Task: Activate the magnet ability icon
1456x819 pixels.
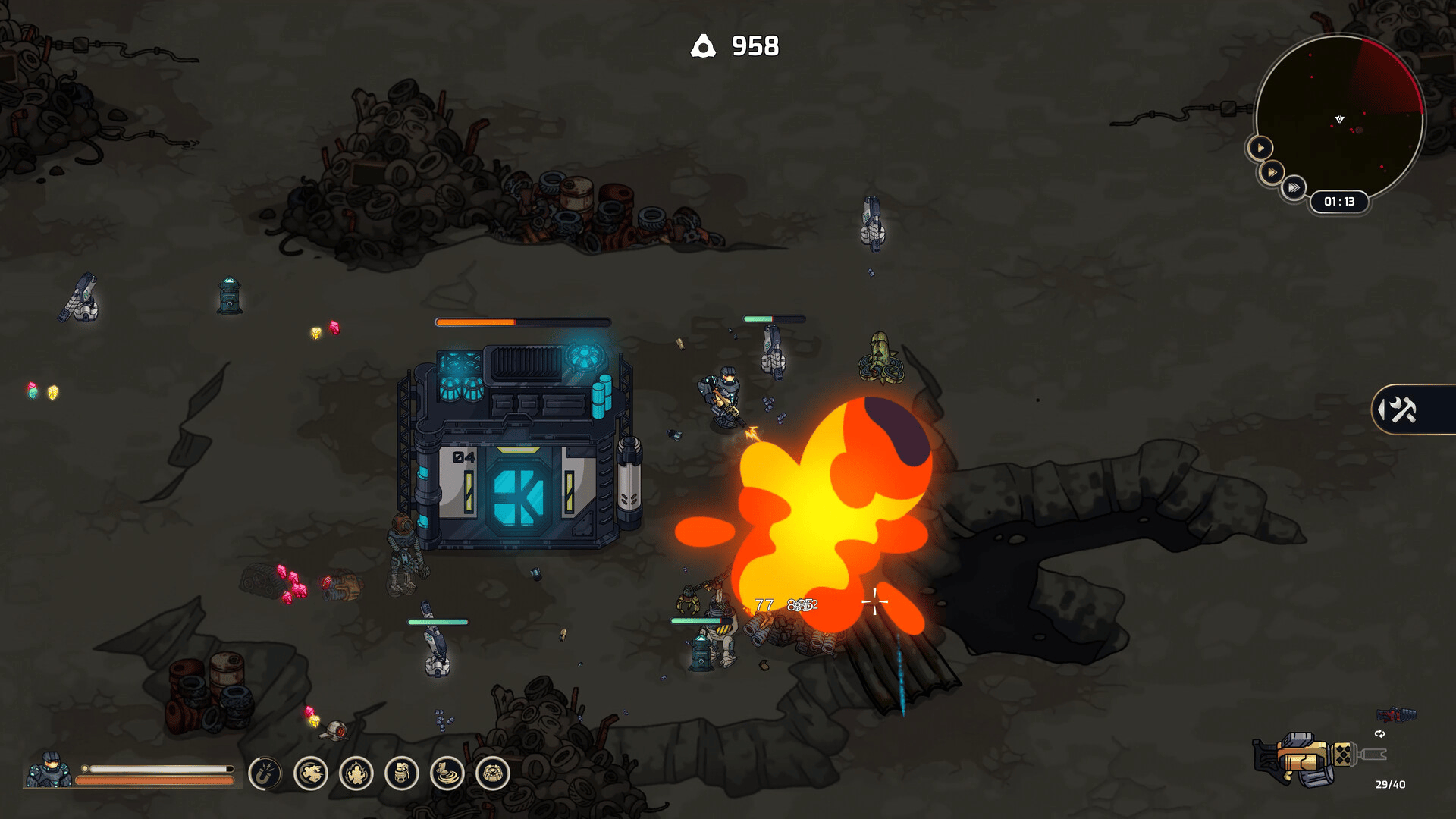Action: click(x=265, y=774)
